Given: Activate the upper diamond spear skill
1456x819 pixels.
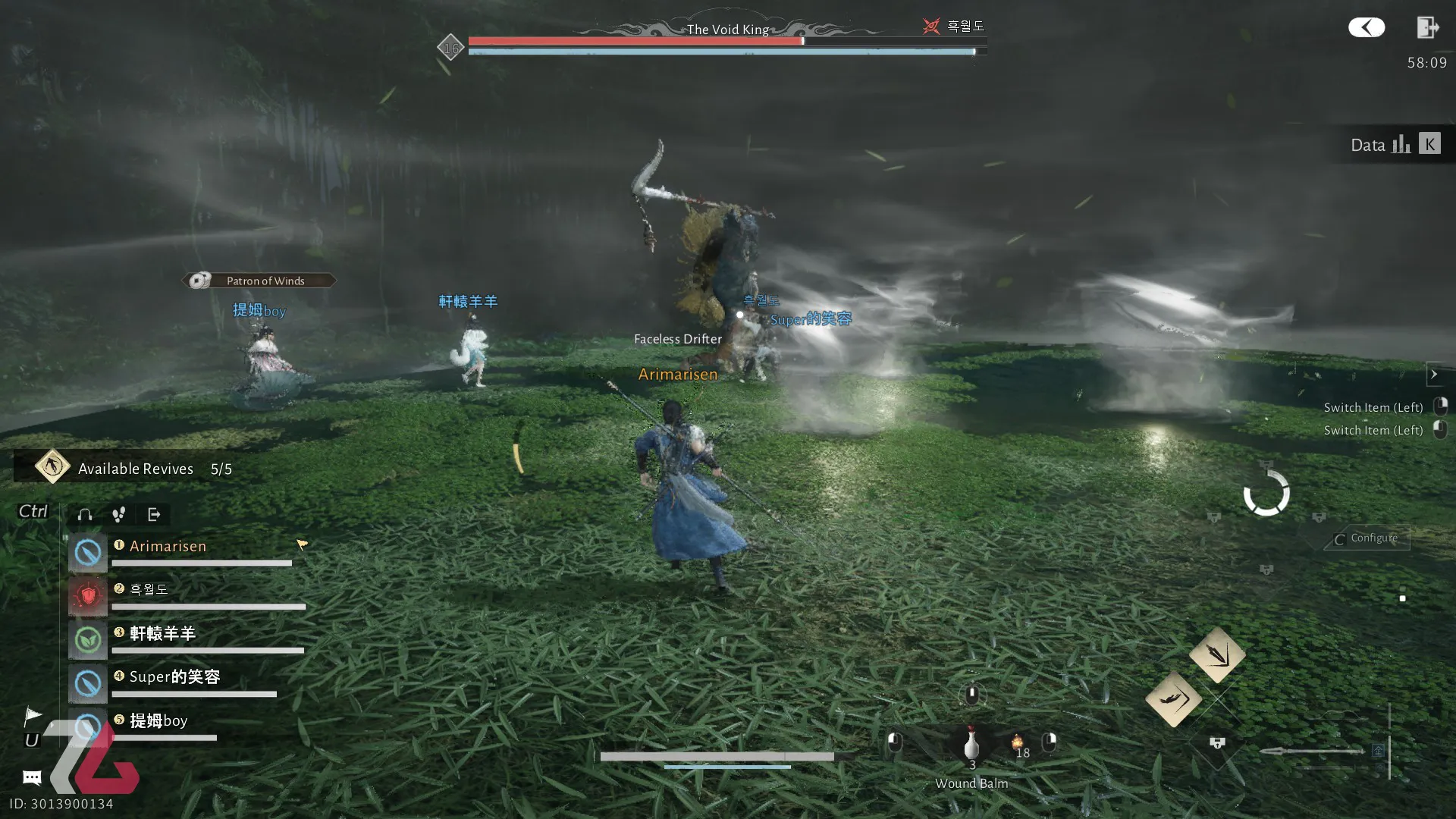Looking at the screenshot, I should pos(1217,654).
